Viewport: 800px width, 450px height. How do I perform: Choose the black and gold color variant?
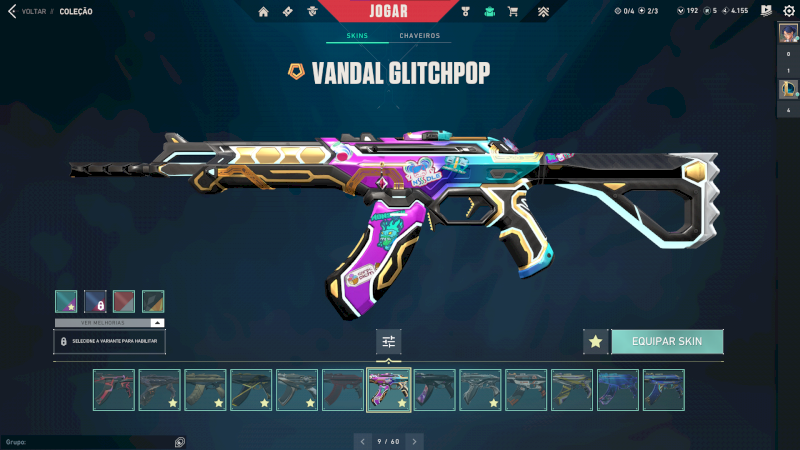[153, 302]
